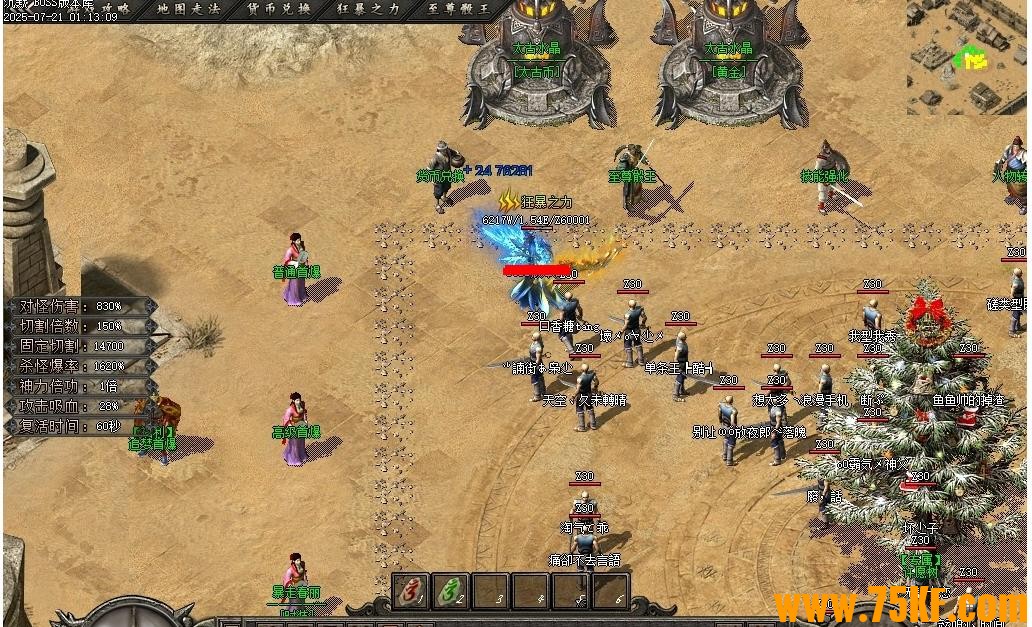Use the green rune stone in hotbar slot 2

click(x=453, y=591)
